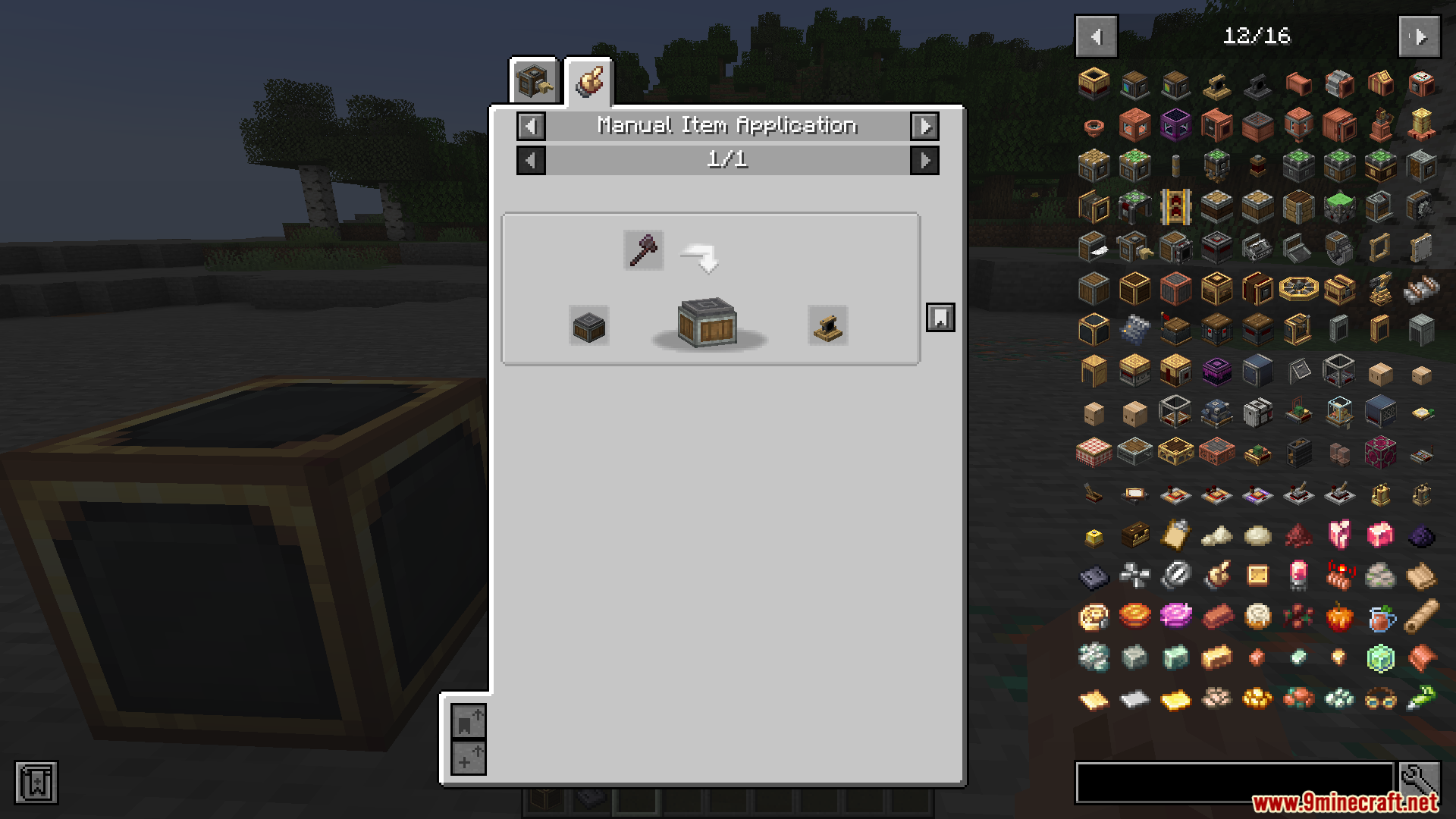1456x819 pixels.
Task: Pick the red checkered cloth block from the list
Action: tap(1094, 453)
